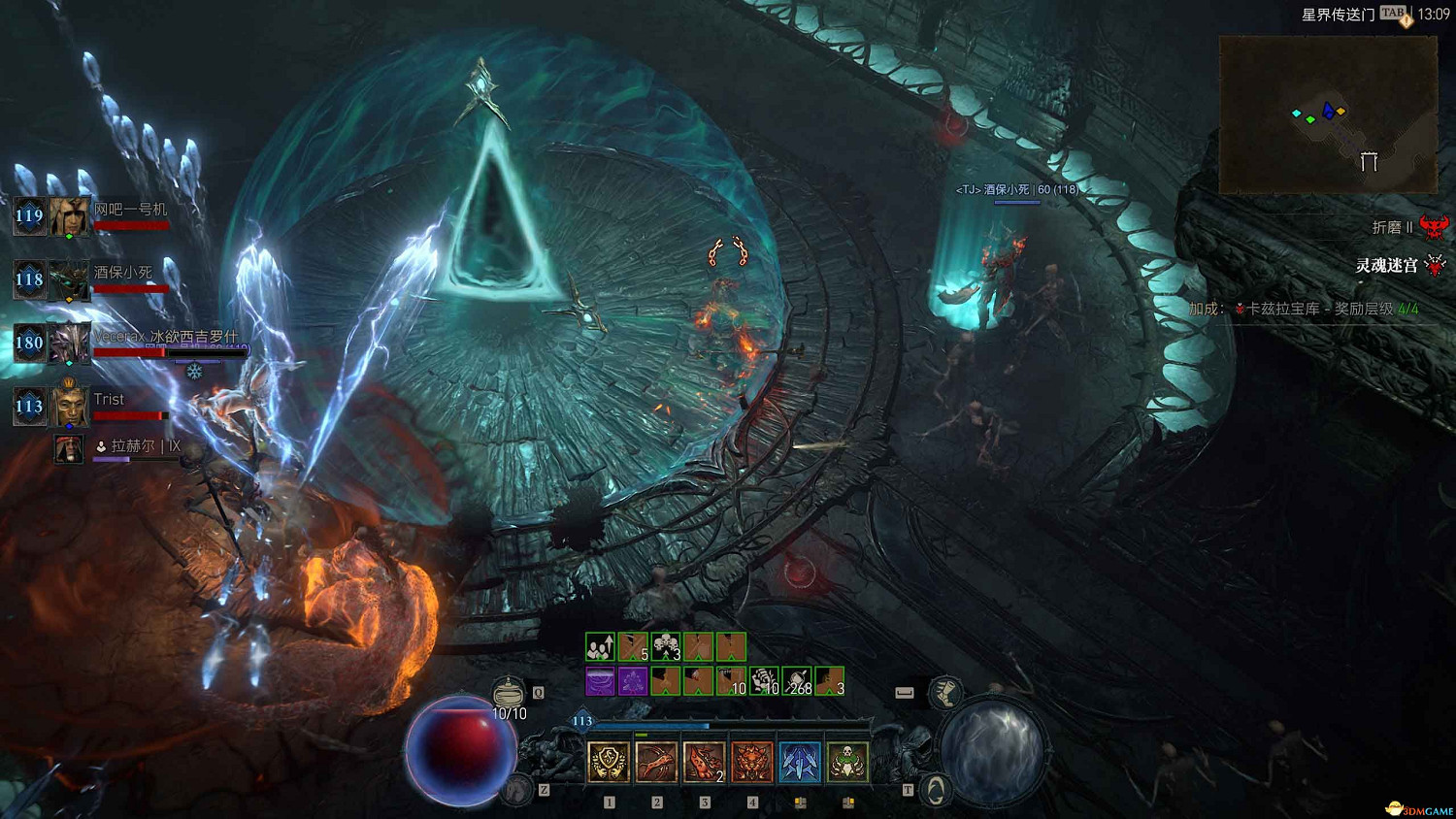Cast the orange beast face skill
The height and width of the screenshot is (819, 1456).
point(751,762)
